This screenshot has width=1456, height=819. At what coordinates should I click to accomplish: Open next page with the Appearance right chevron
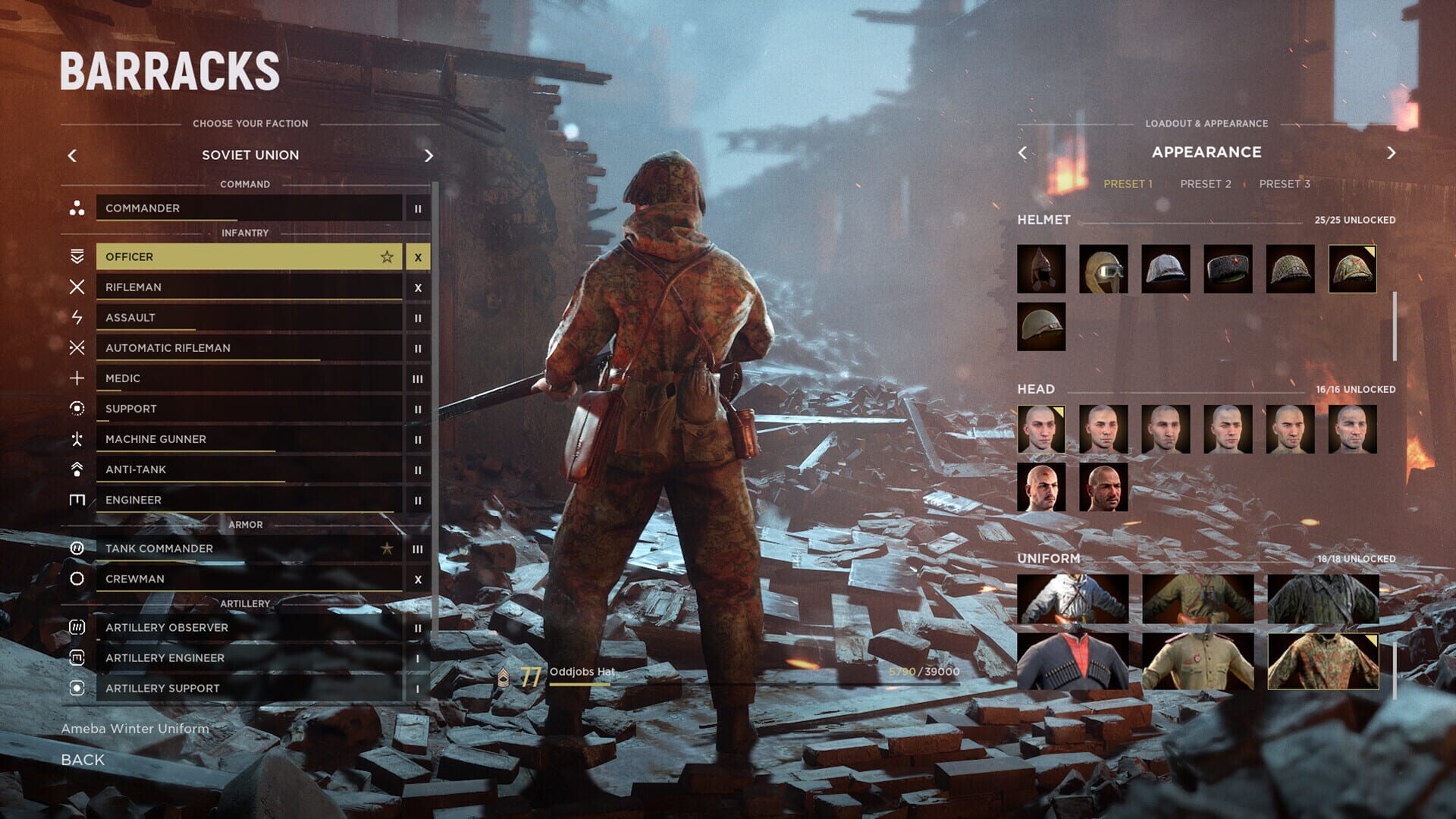pos(1392,152)
